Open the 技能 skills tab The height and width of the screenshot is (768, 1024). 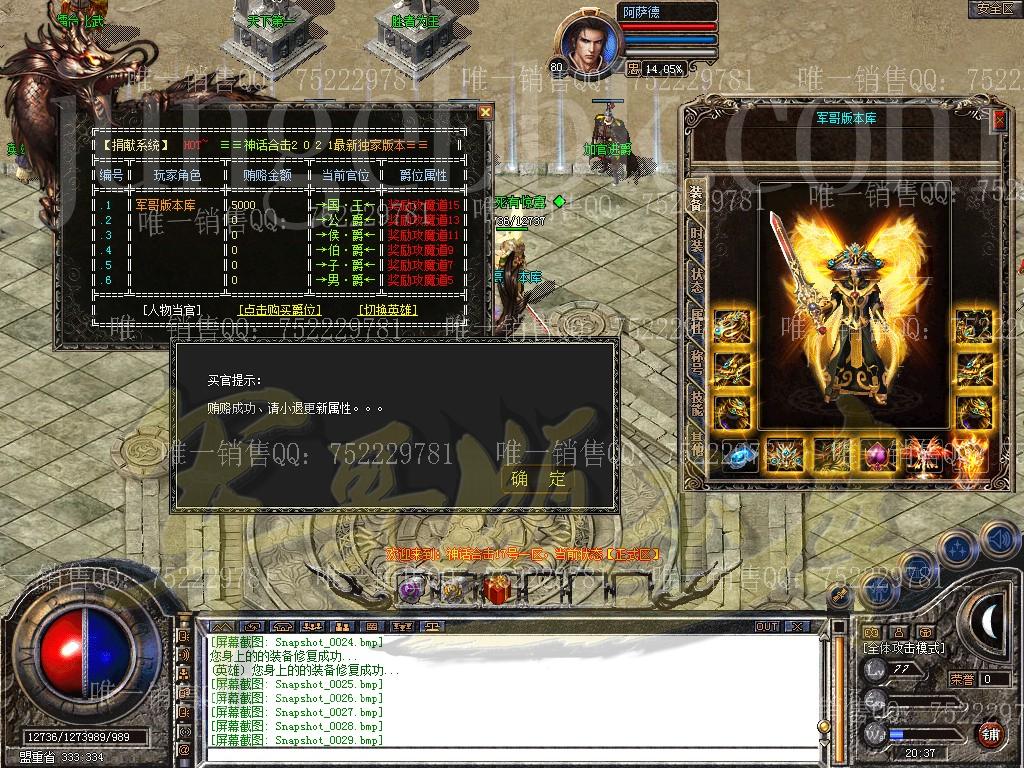tap(696, 401)
